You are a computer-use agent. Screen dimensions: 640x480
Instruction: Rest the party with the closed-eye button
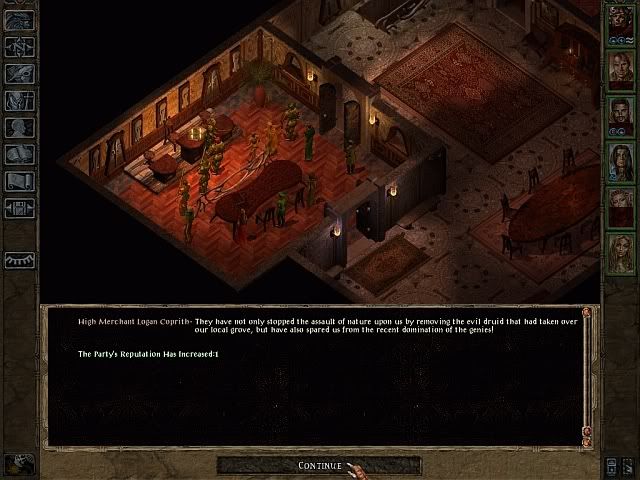click(x=20, y=260)
